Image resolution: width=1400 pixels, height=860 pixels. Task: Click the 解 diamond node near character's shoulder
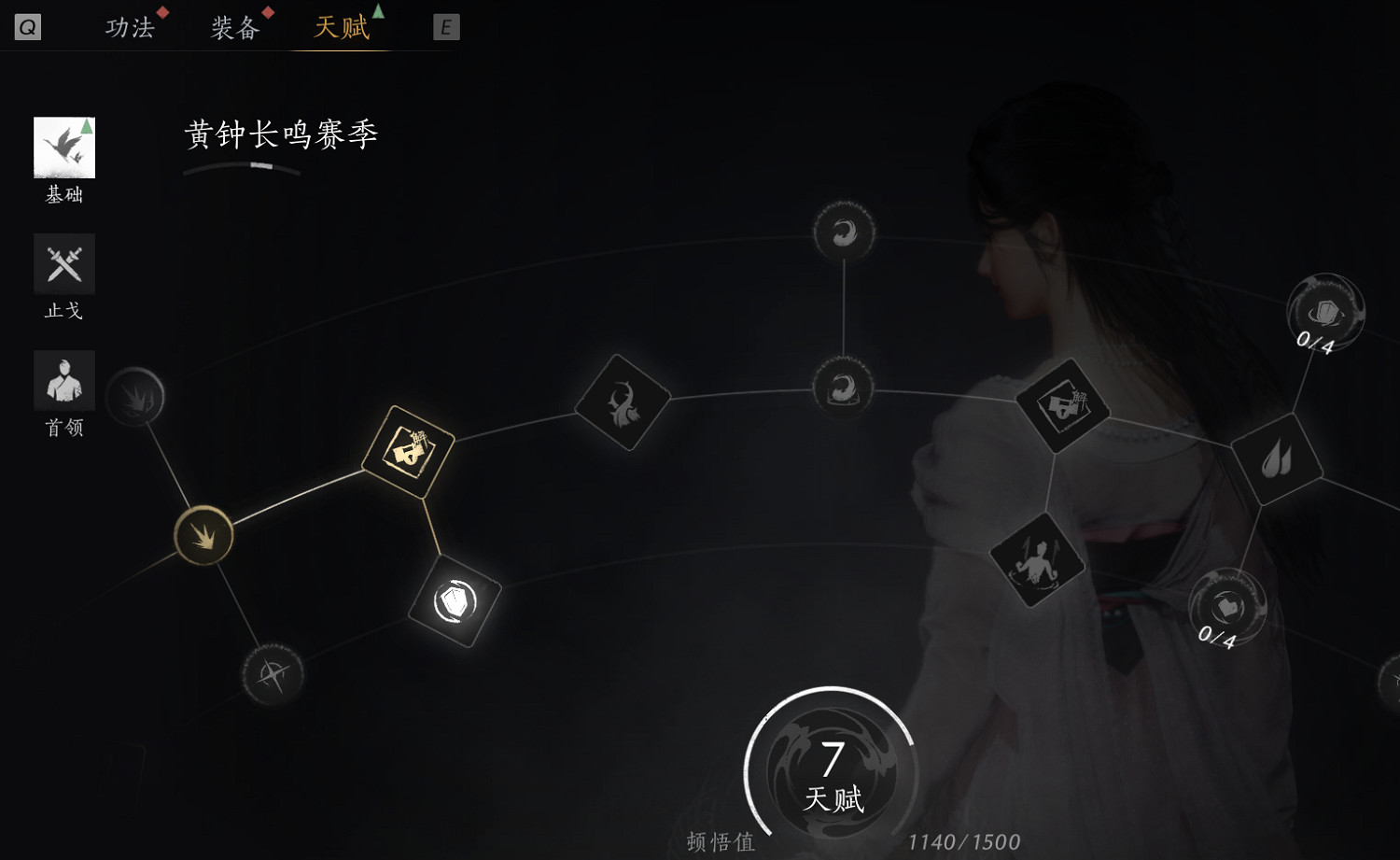coord(1064,408)
